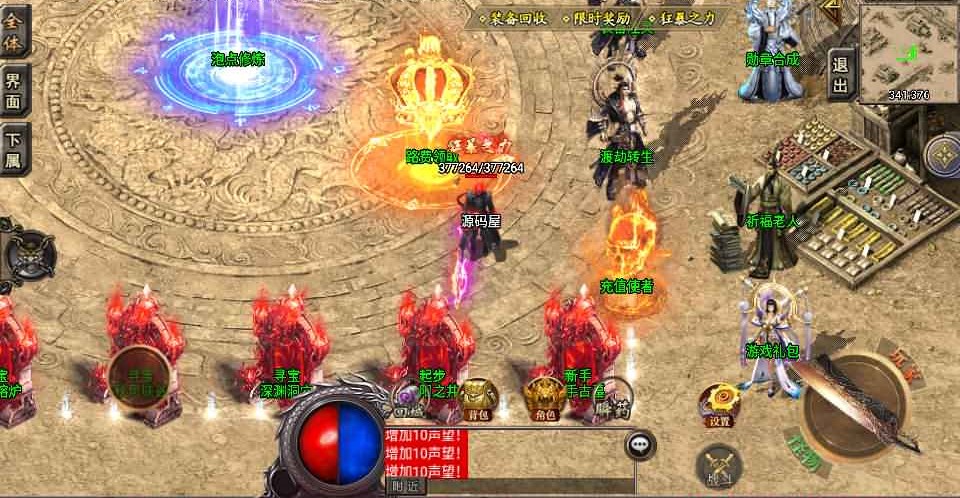Image resolution: width=960 pixels, height=498 pixels.
Task: Select the 下属 side tab
Action: point(16,148)
